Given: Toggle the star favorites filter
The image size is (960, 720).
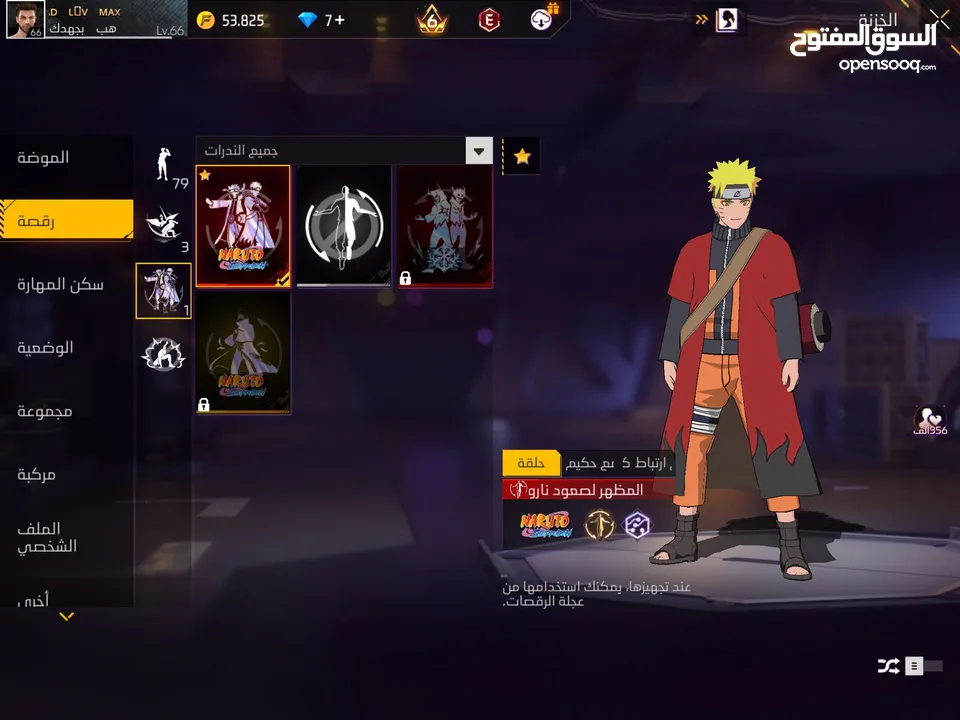Looking at the screenshot, I should 521,156.
